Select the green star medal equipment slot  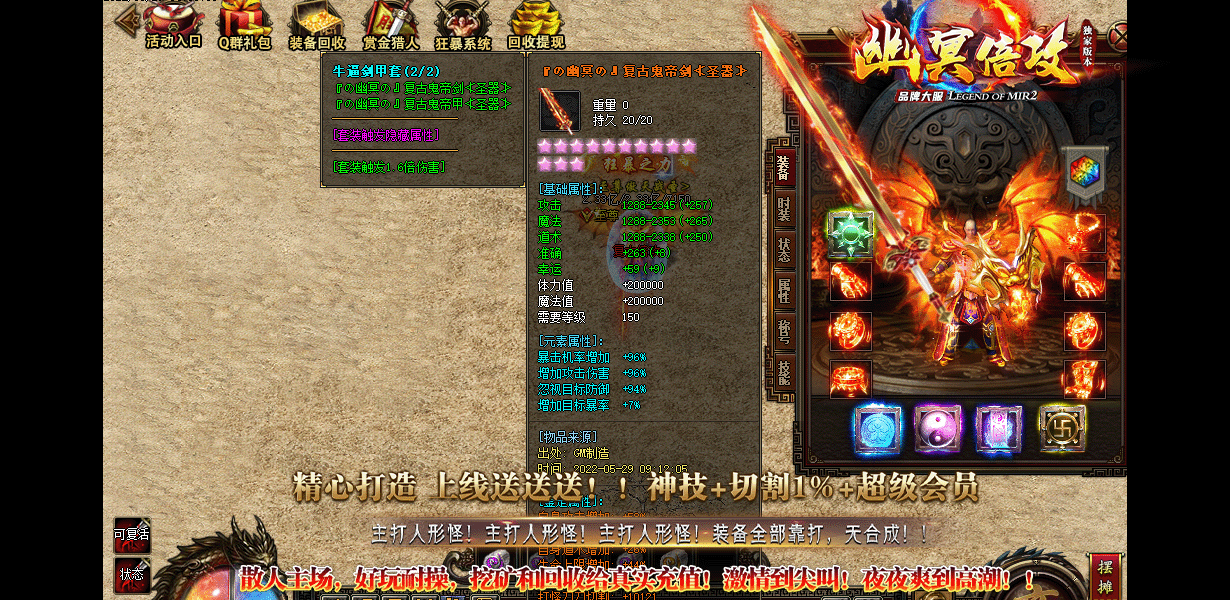tap(850, 232)
